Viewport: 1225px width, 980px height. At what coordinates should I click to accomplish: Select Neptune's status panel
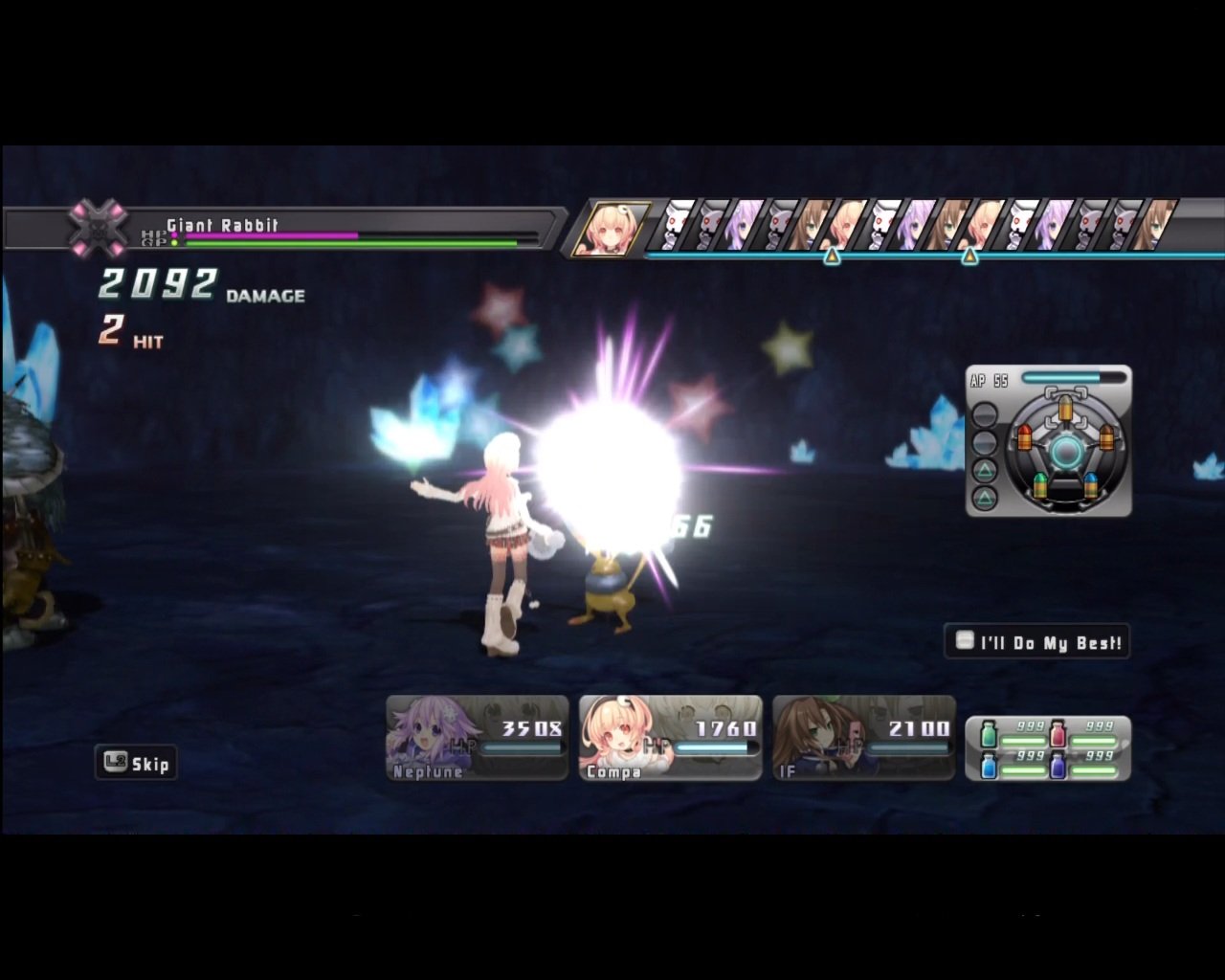pos(476,737)
